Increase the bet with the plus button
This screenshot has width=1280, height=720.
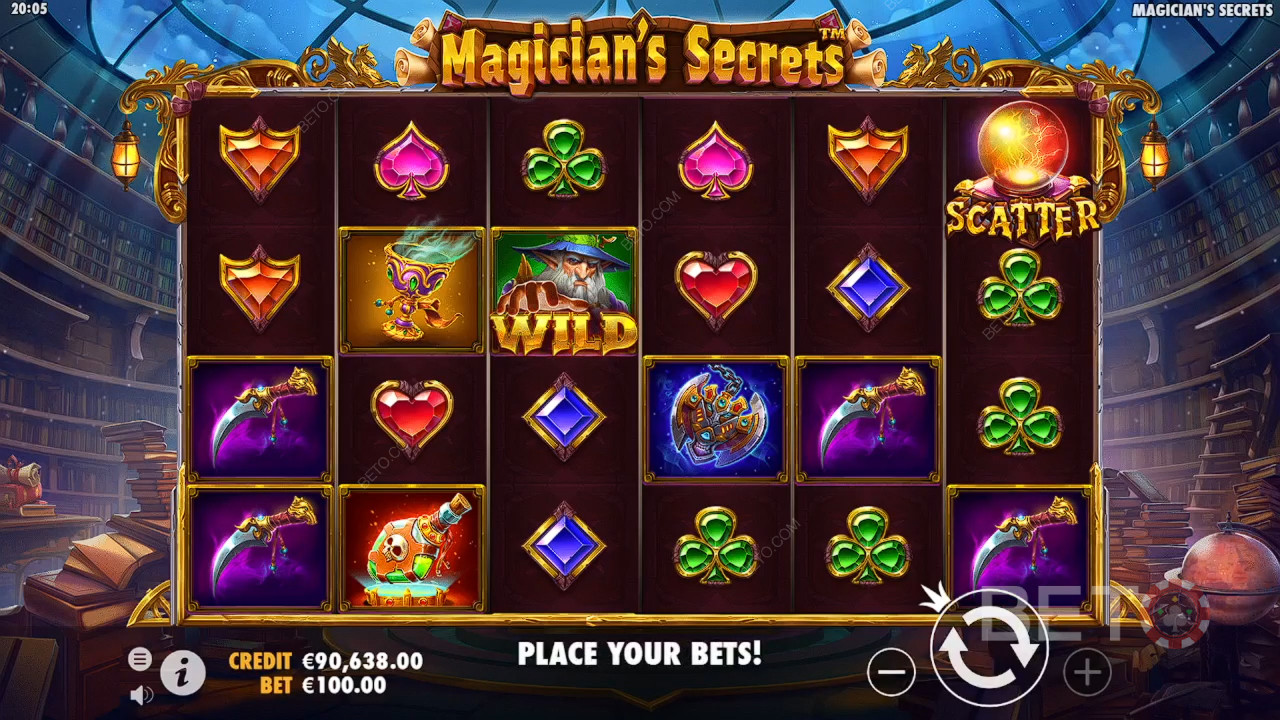pos(1087,672)
